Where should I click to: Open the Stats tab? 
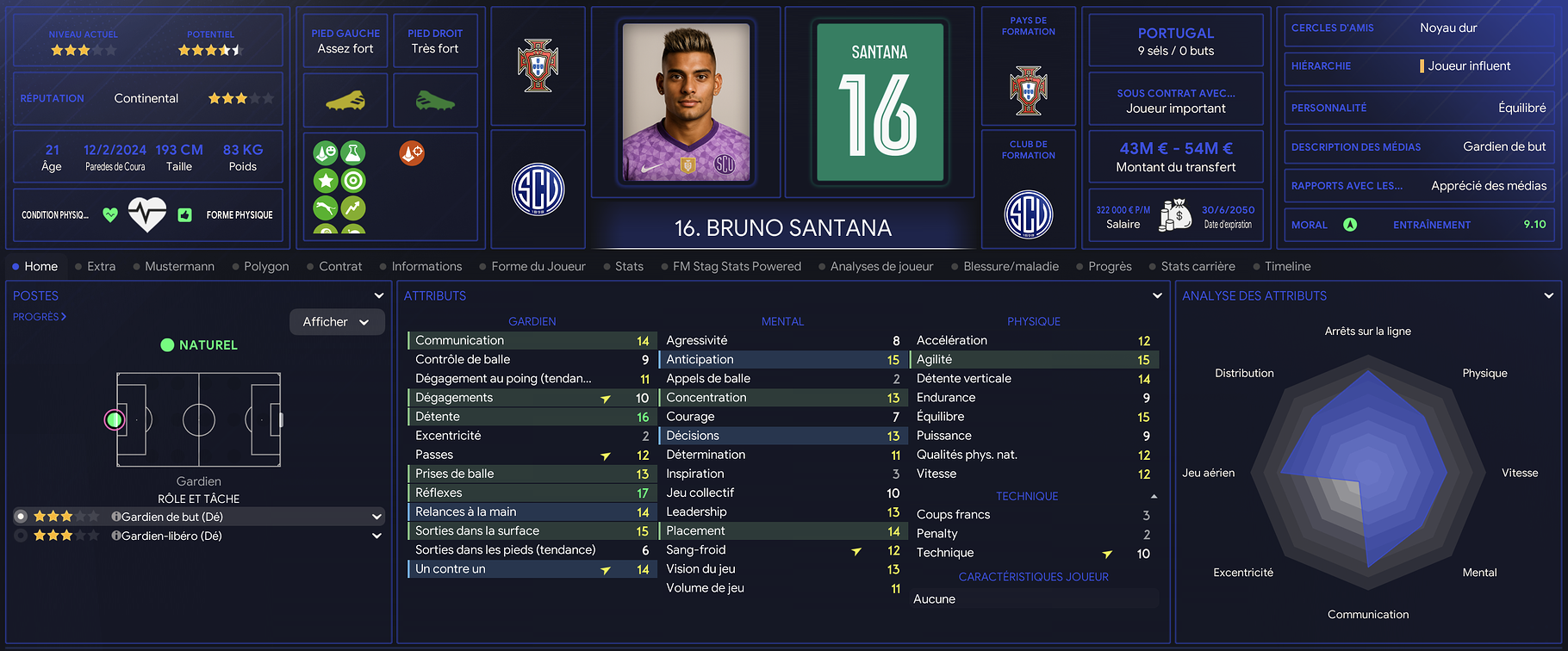point(629,267)
